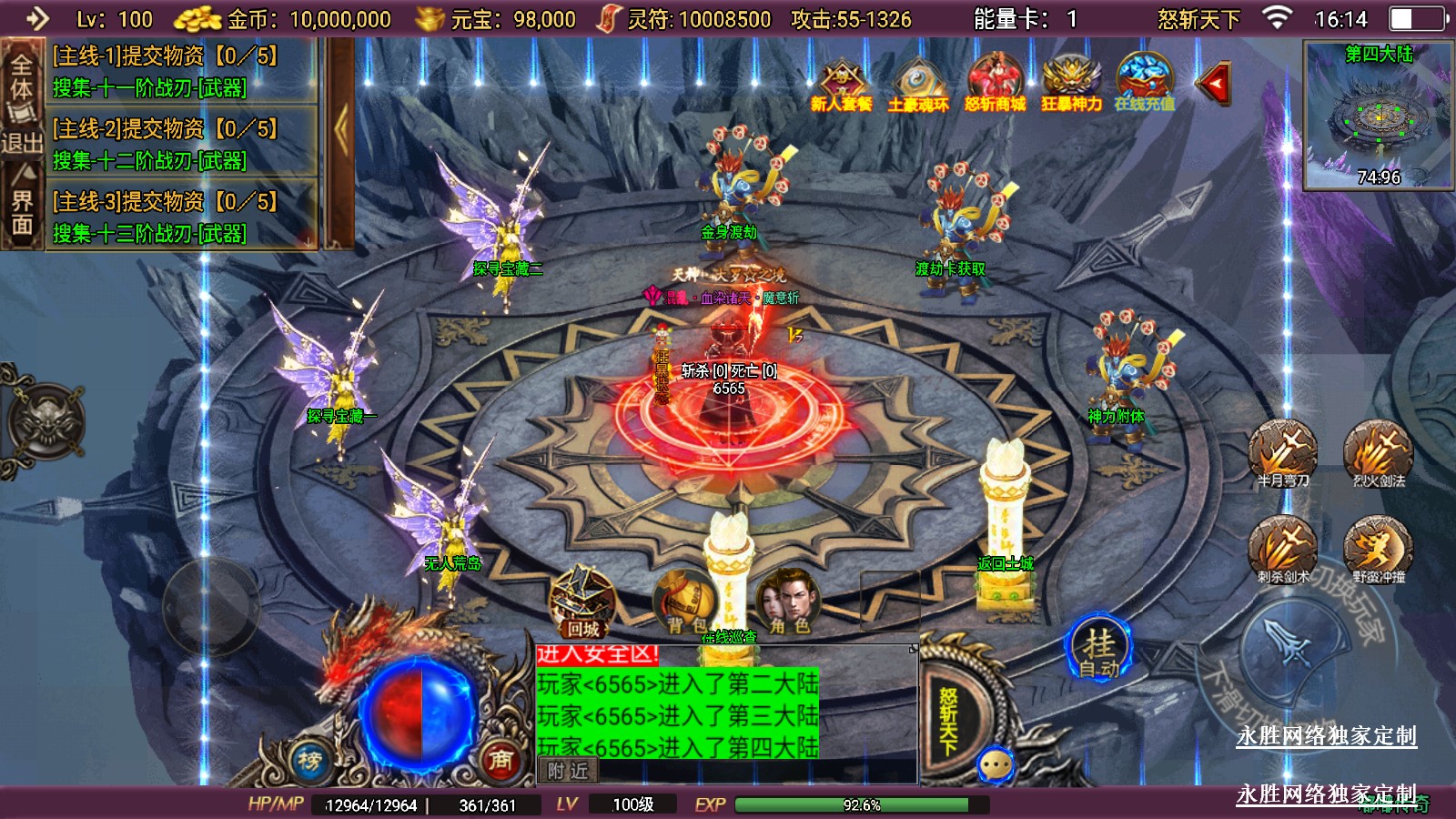Image resolution: width=1456 pixels, height=819 pixels.
Task: Collapse top icons with red arrow
Action: point(1214,84)
